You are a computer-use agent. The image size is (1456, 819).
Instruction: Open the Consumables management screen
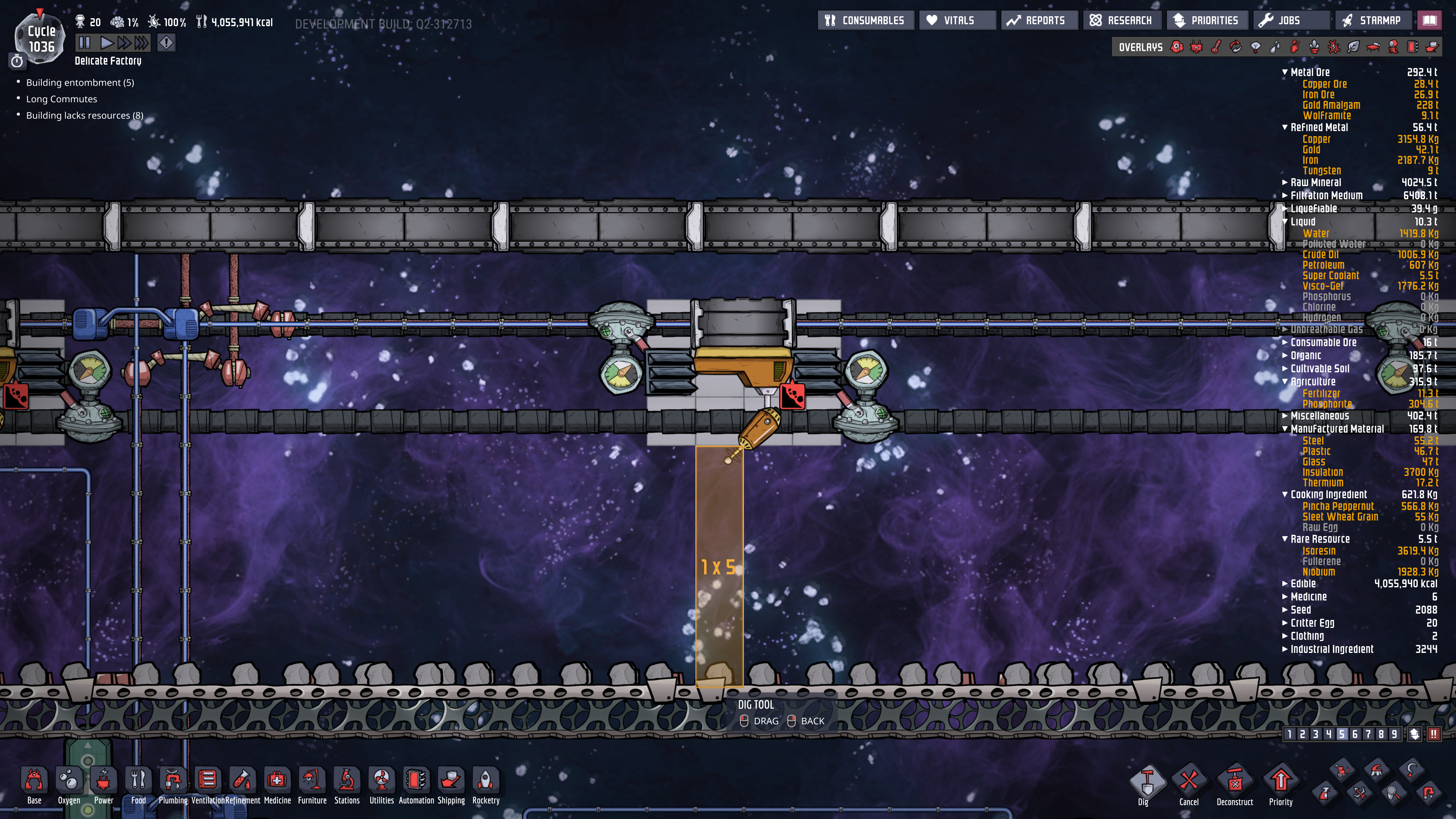[x=865, y=20]
